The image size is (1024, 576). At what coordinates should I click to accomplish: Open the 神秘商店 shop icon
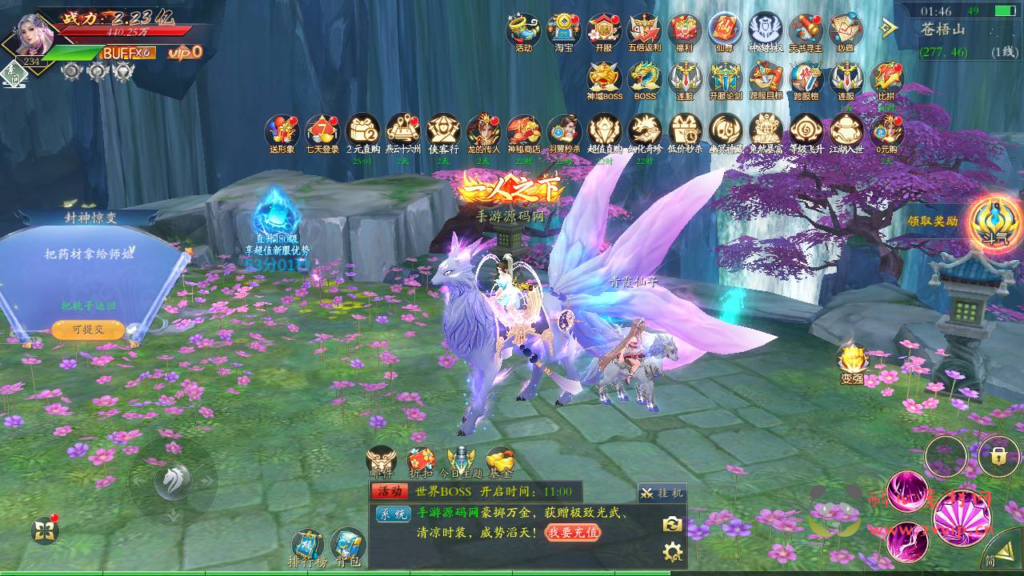pos(524,132)
